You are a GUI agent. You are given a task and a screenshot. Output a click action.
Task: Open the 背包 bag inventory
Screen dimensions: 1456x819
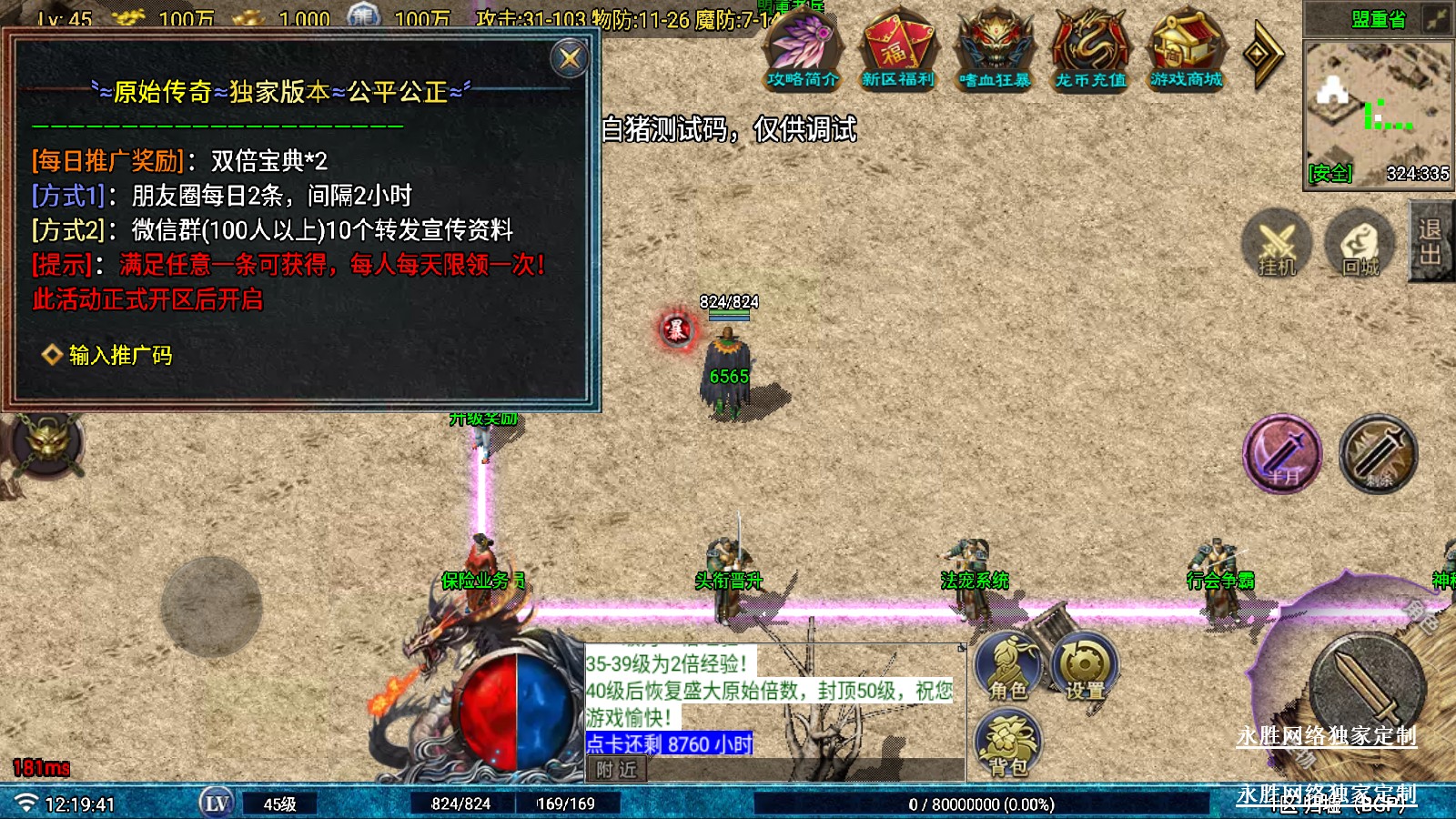tap(1008, 744)
